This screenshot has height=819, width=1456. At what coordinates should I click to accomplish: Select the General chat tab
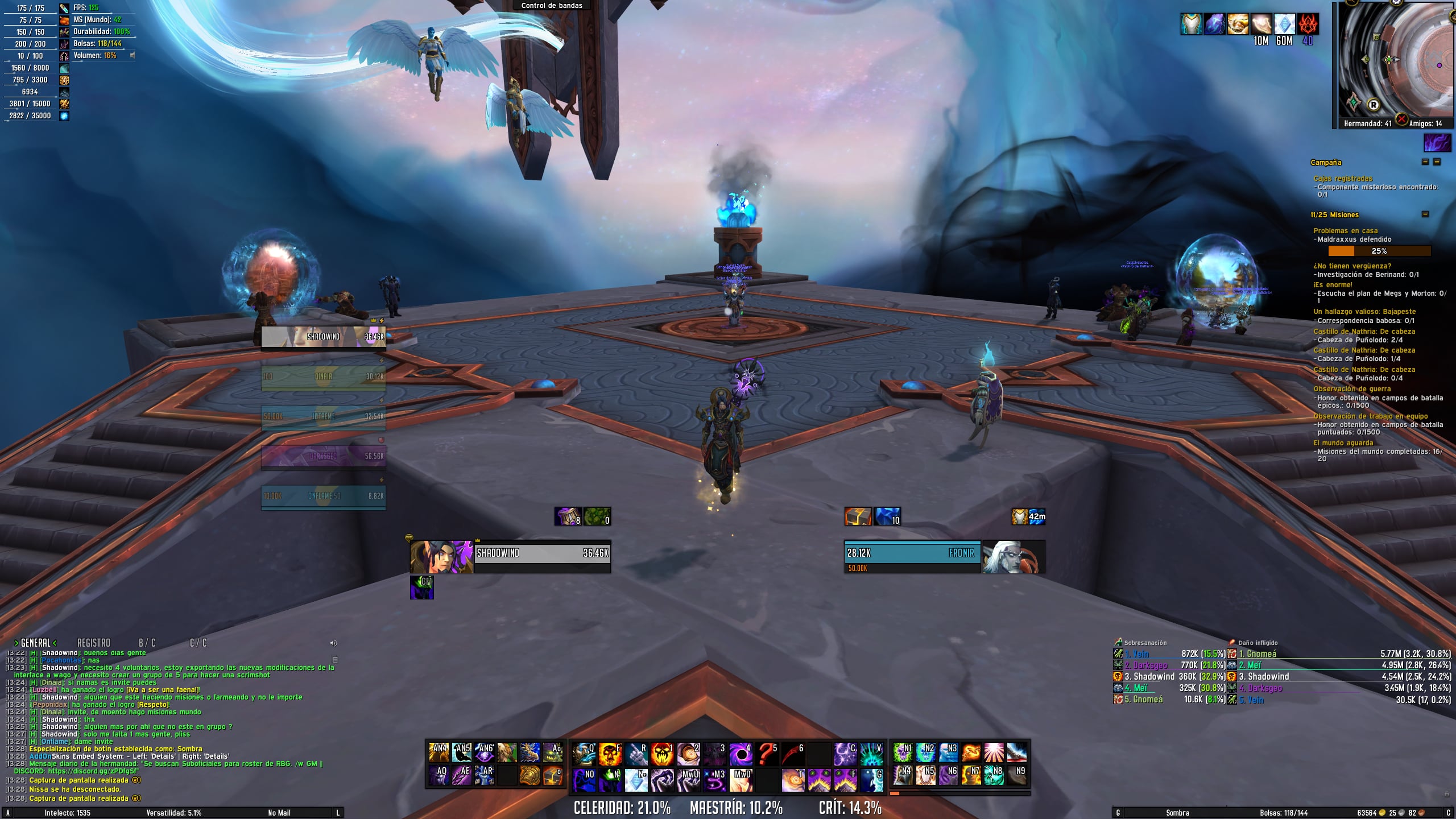35,643
